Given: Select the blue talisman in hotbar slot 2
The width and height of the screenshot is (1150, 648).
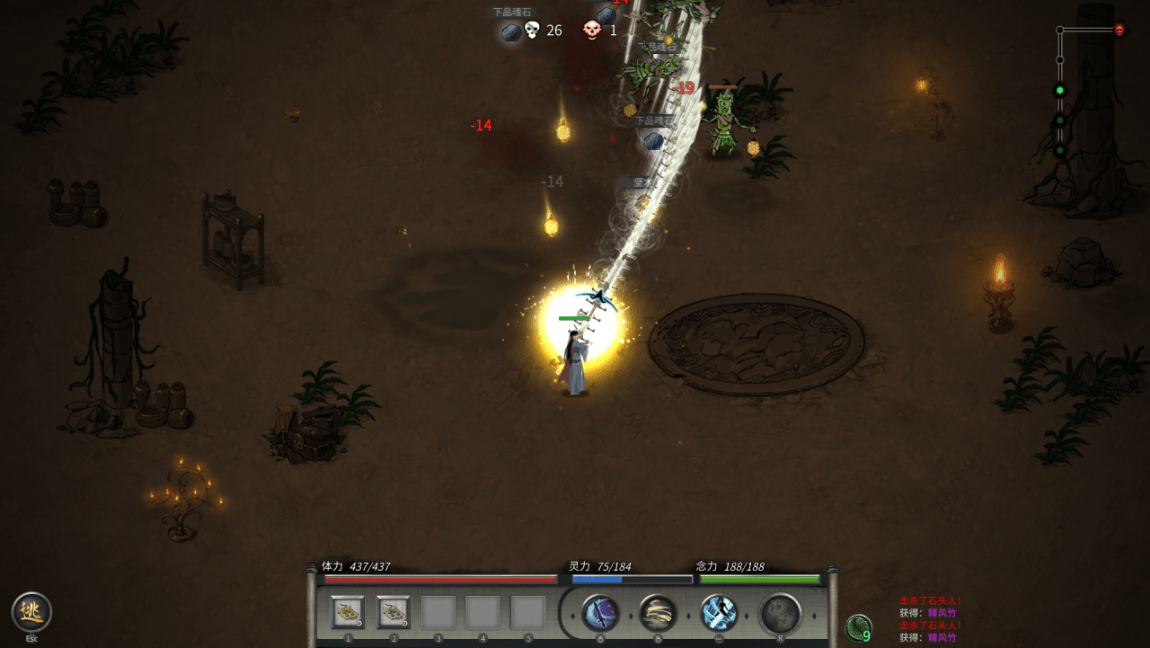Looking at the screenshot, I should coord(393,611).
